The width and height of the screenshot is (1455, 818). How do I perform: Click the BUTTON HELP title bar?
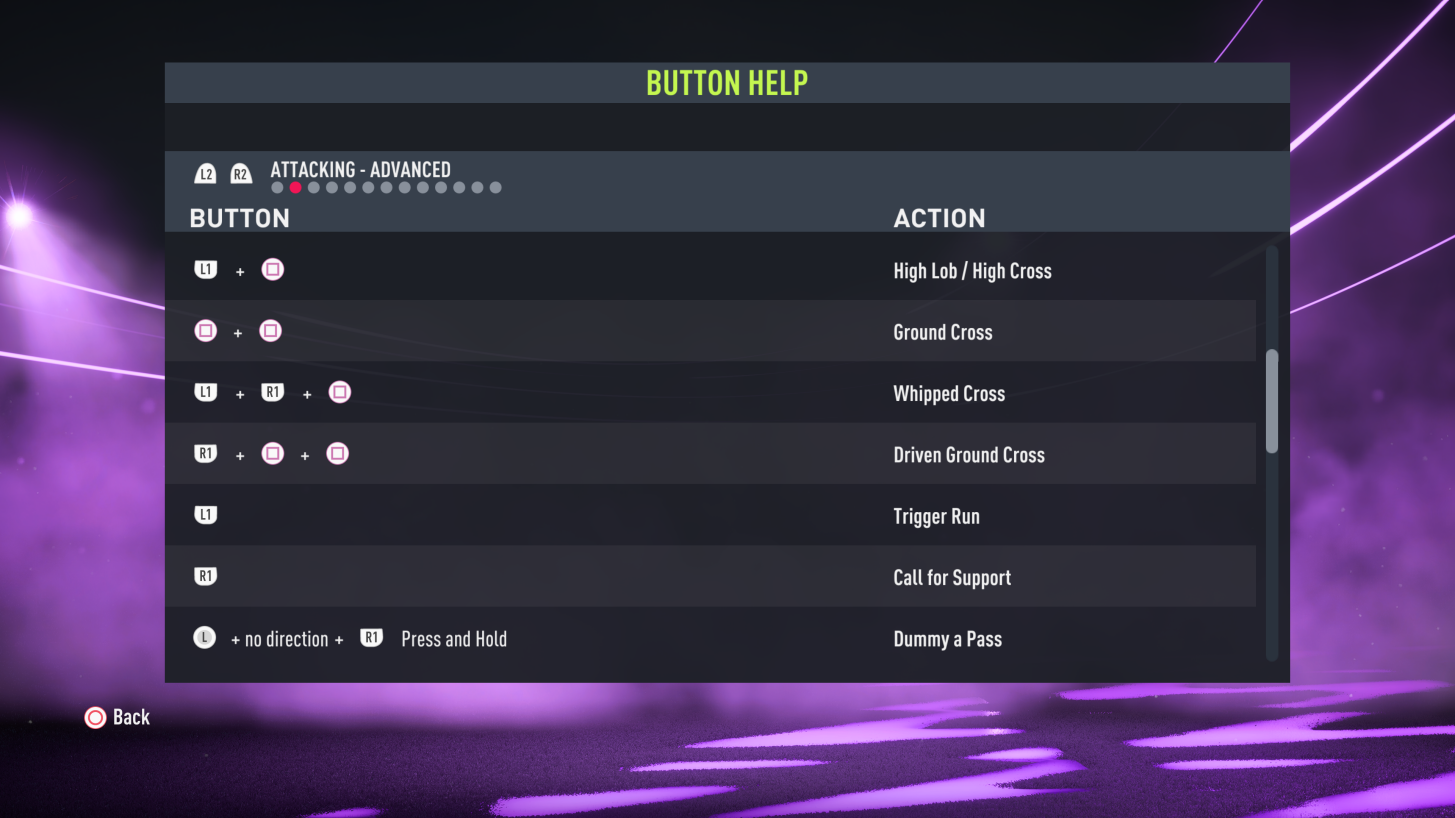727,82
